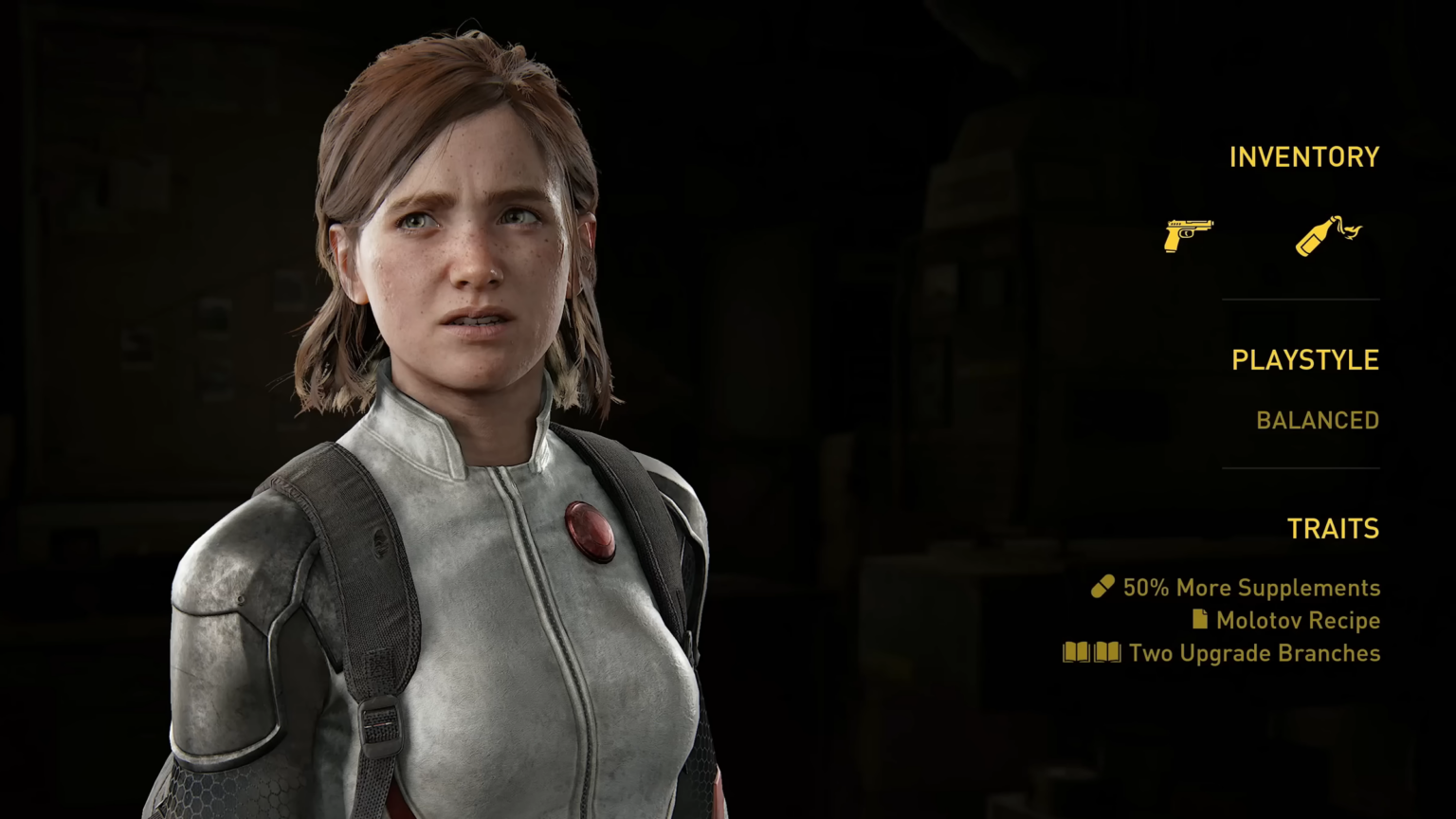Select the Molotov cocktail icon in Inventory

point(1326,237)
